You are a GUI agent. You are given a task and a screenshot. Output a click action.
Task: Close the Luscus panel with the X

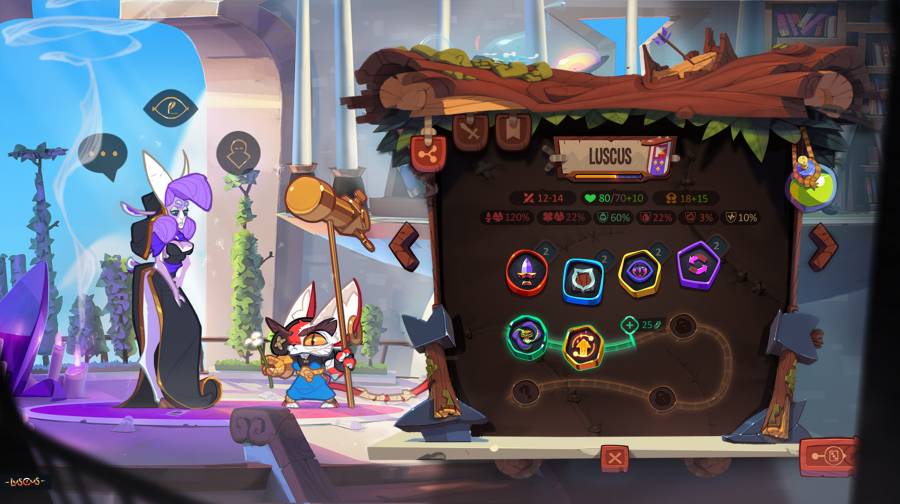614,459
